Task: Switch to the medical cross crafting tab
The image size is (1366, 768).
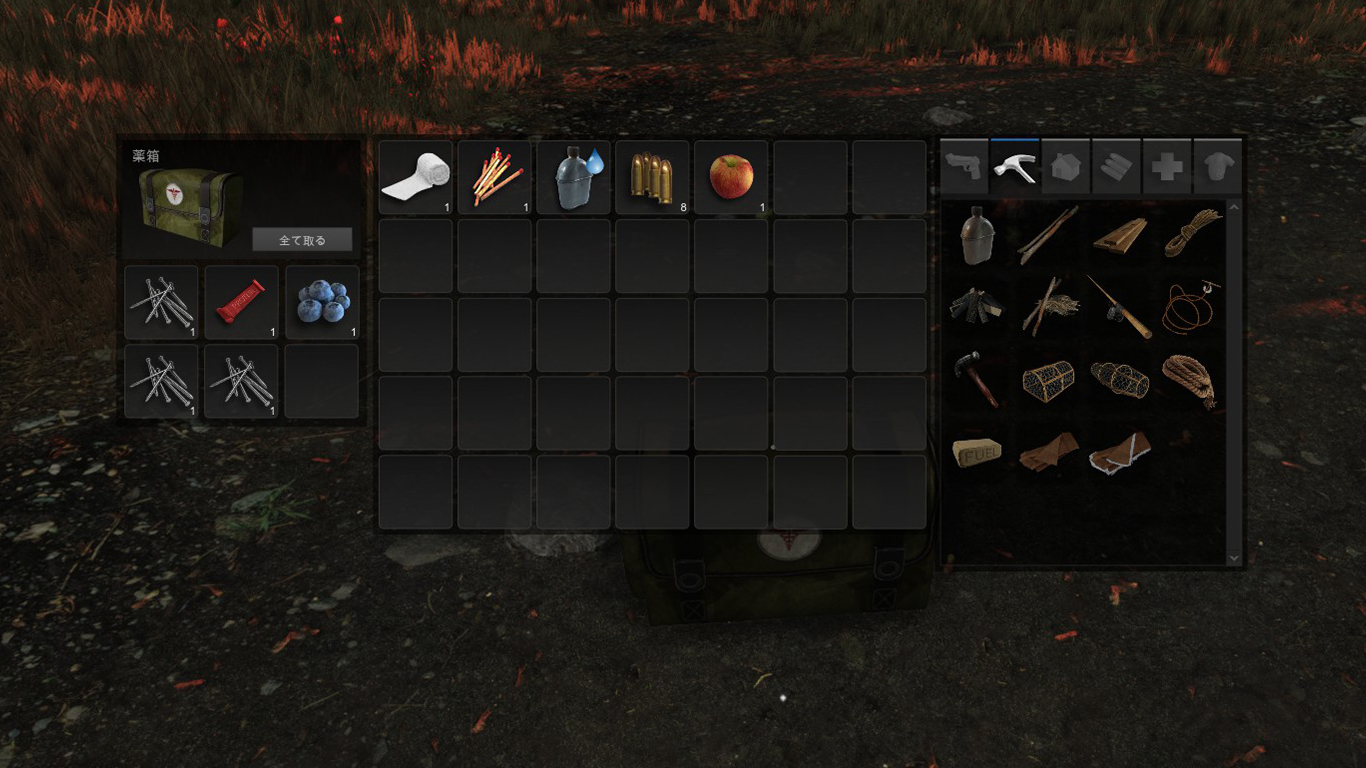Action: point(1167,166)
